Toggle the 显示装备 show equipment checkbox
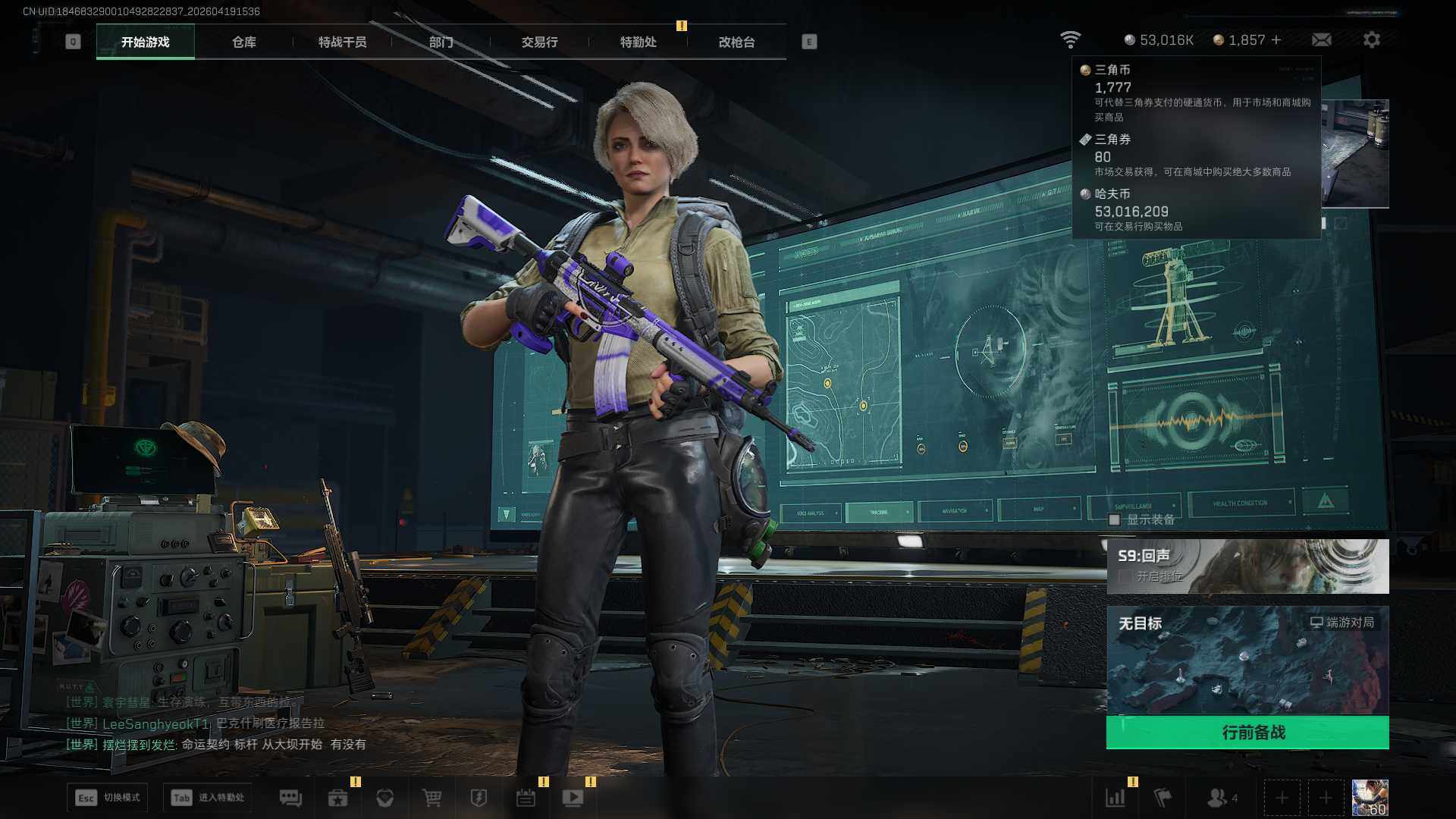This screenshot has height=819, width=1456. pos(1114,520)
